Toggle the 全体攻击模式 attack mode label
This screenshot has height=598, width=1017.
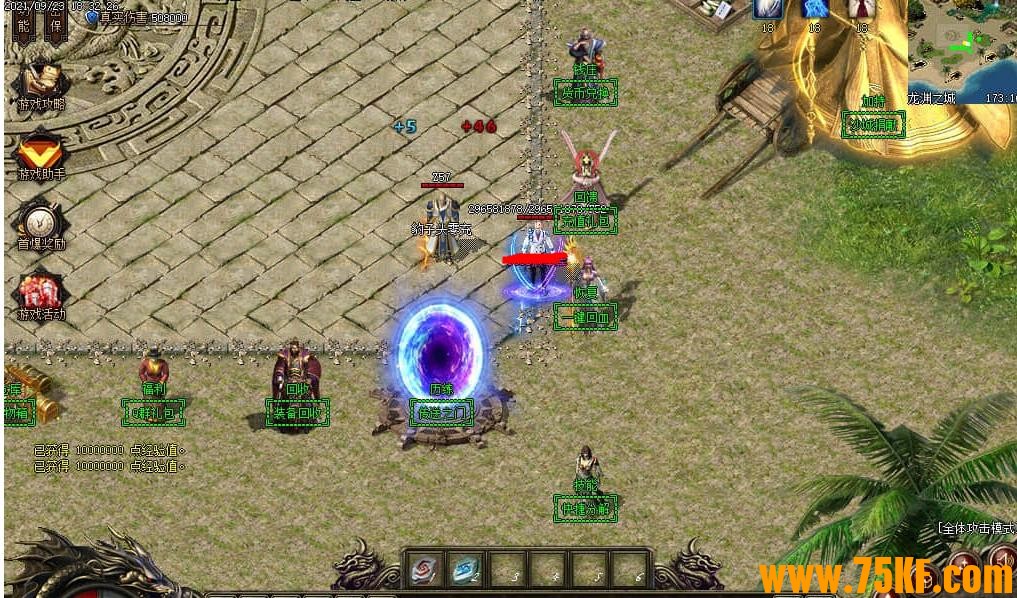point(975,528)
